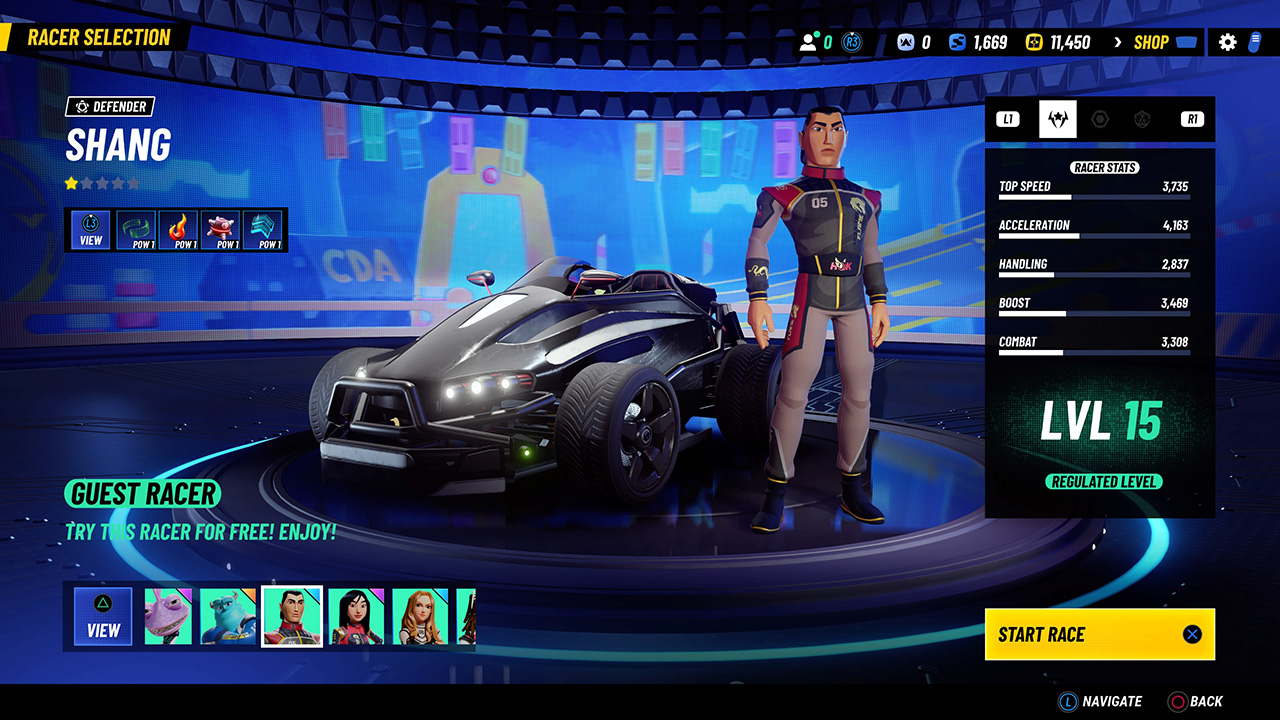This screenshot has width=1280, height=720.
Task: Click the R3 button indicator icon
Action: pos(851,41)
